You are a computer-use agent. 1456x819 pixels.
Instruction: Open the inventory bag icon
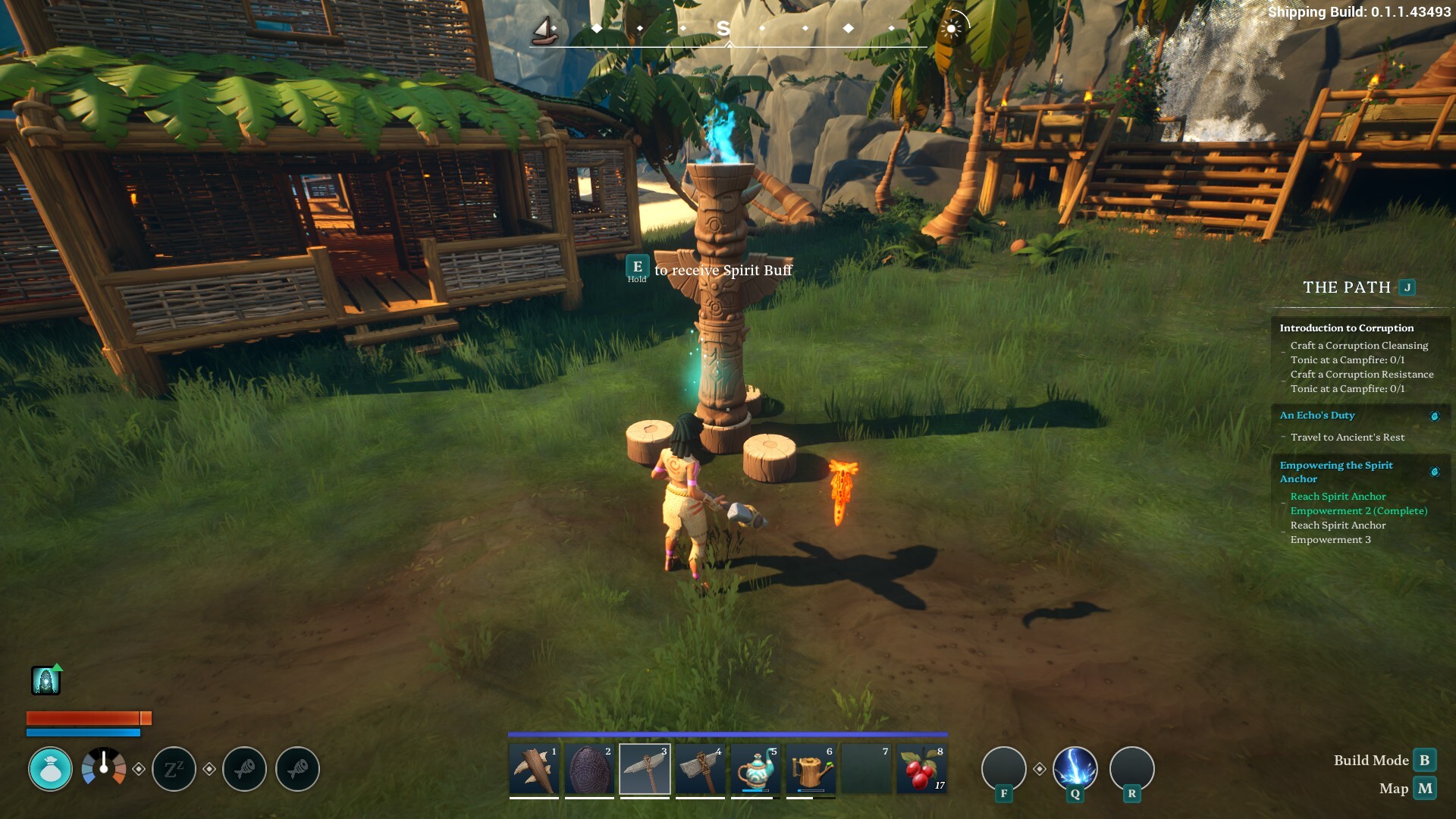coord(50,769)
